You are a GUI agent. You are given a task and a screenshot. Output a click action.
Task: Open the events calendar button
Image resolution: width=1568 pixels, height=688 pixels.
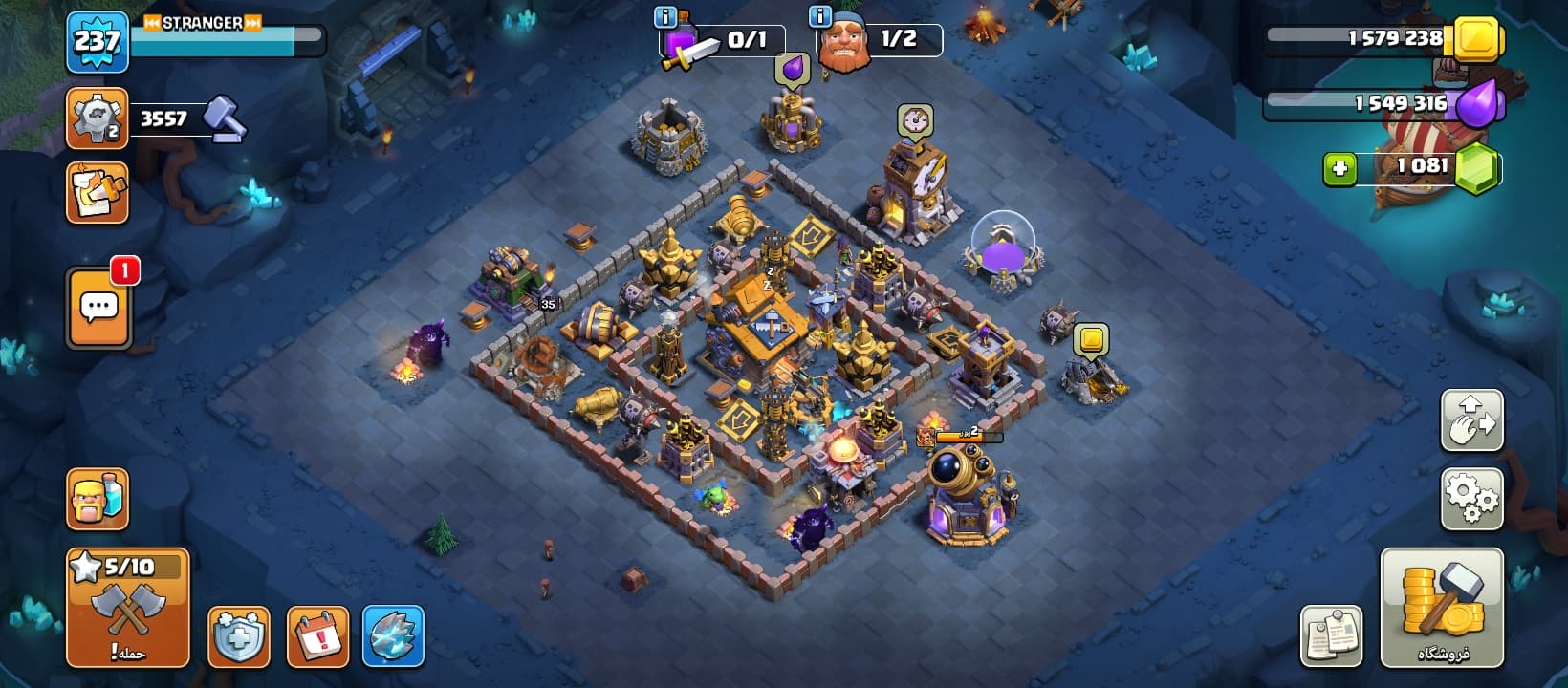(x=317, y=636)
